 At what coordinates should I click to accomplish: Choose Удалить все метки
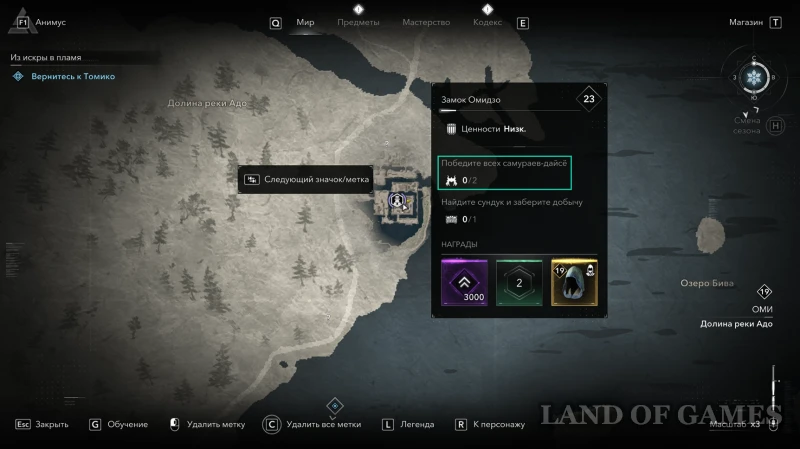[x=322, y=424]
